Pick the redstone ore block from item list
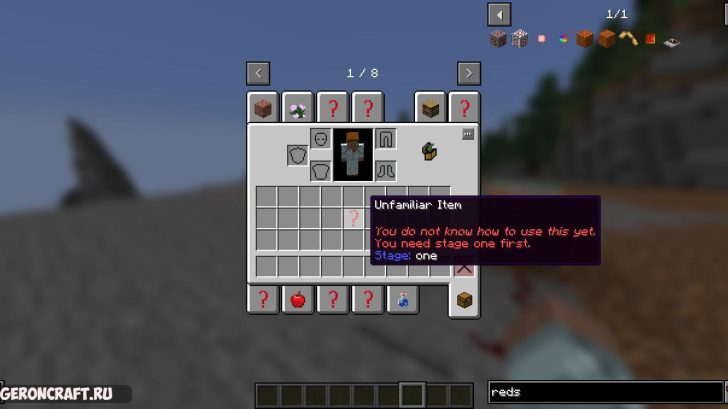This screenshot has width=728, height=409. (x=498, y=39)
